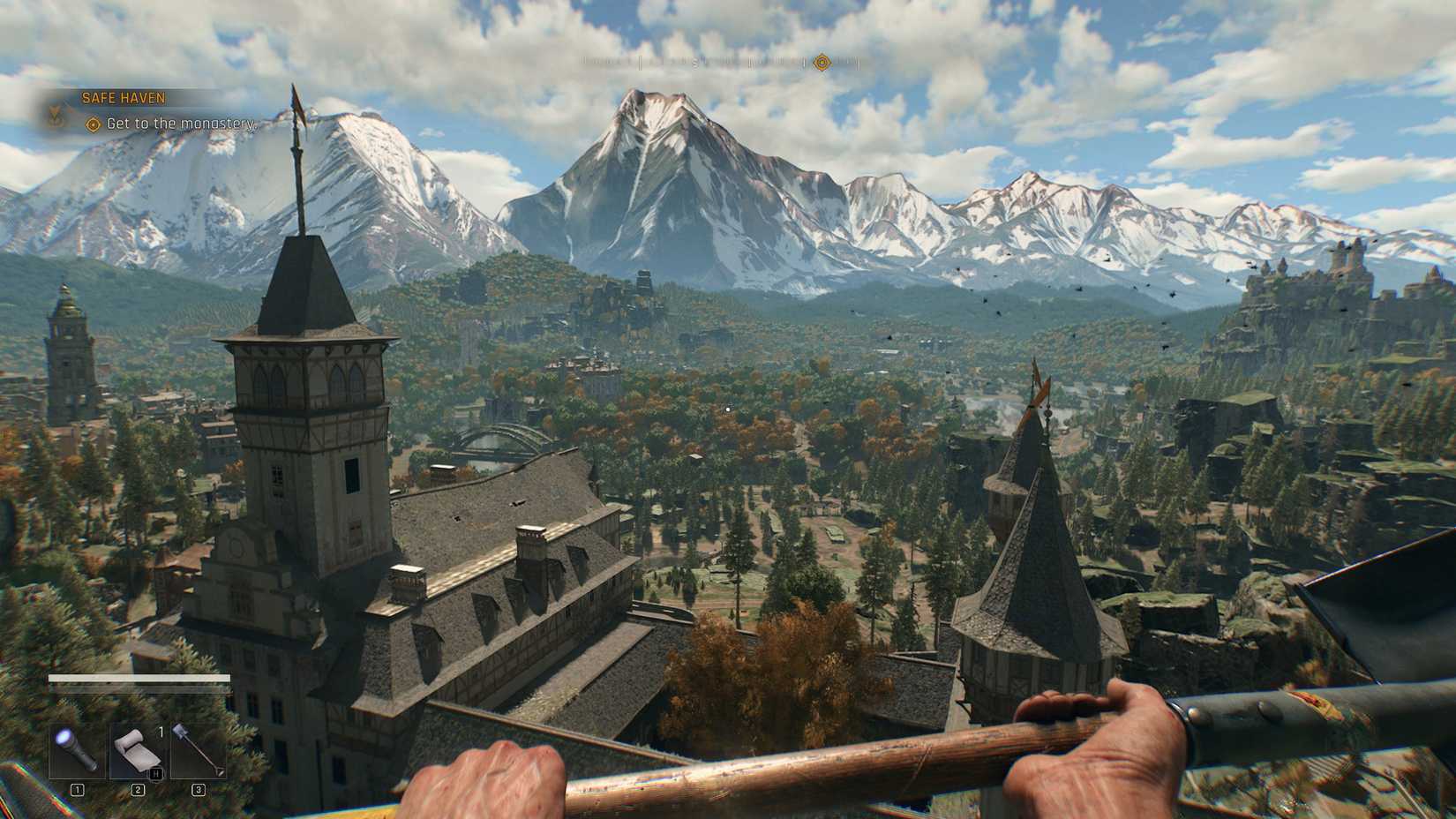Click the shovel thumbnail image in its slot
The image size is (1456, 819).
coord(196,748)
